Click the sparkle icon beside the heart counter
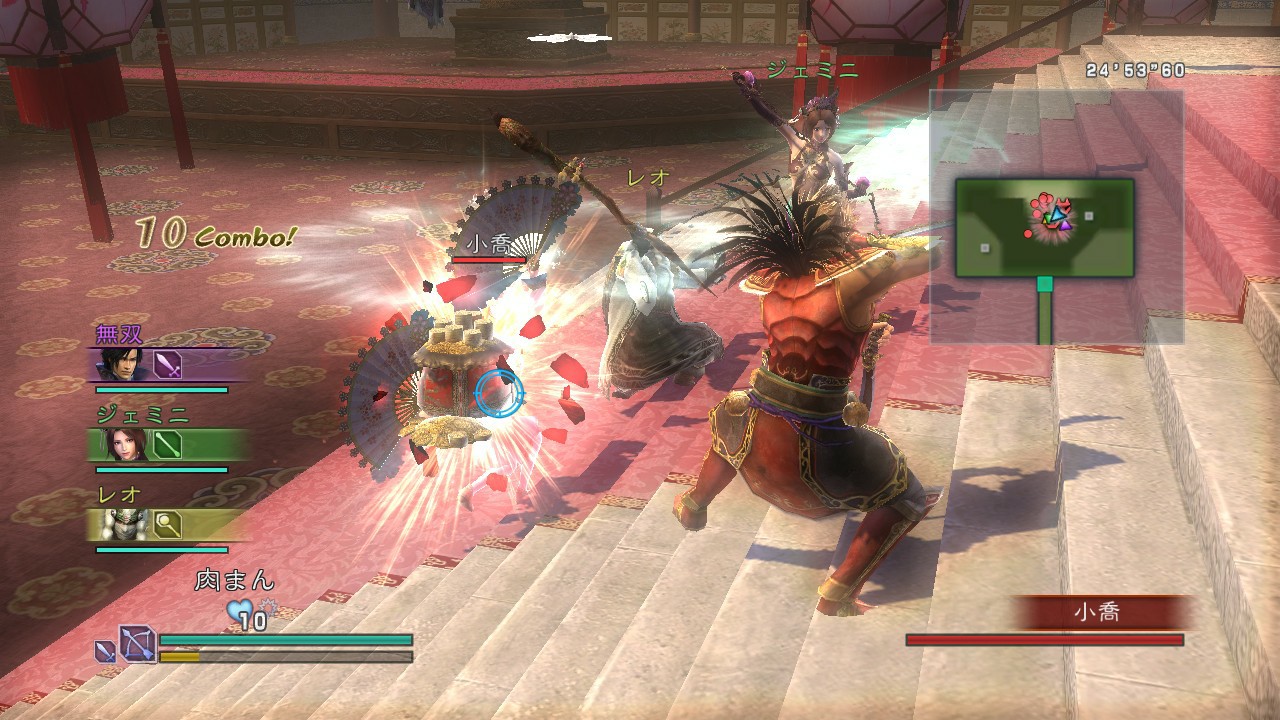This screenshot has height=720, width=1280. pyautogui.click(x=269, y=607)
